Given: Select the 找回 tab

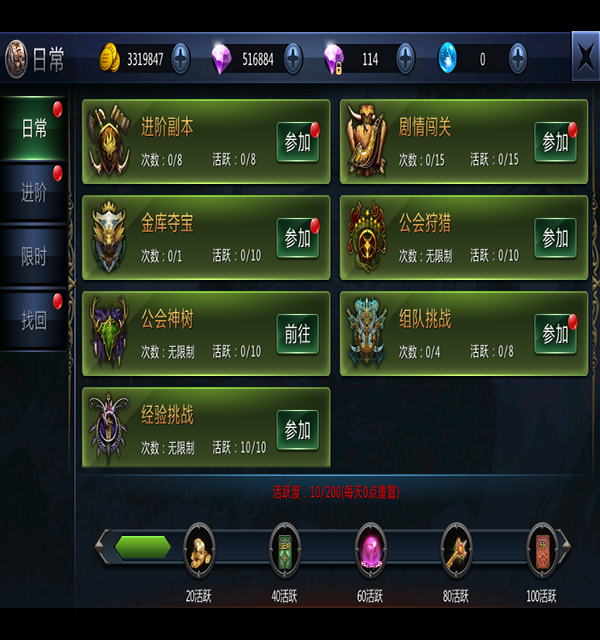Looking at the screenshot, I should [35, 321].
